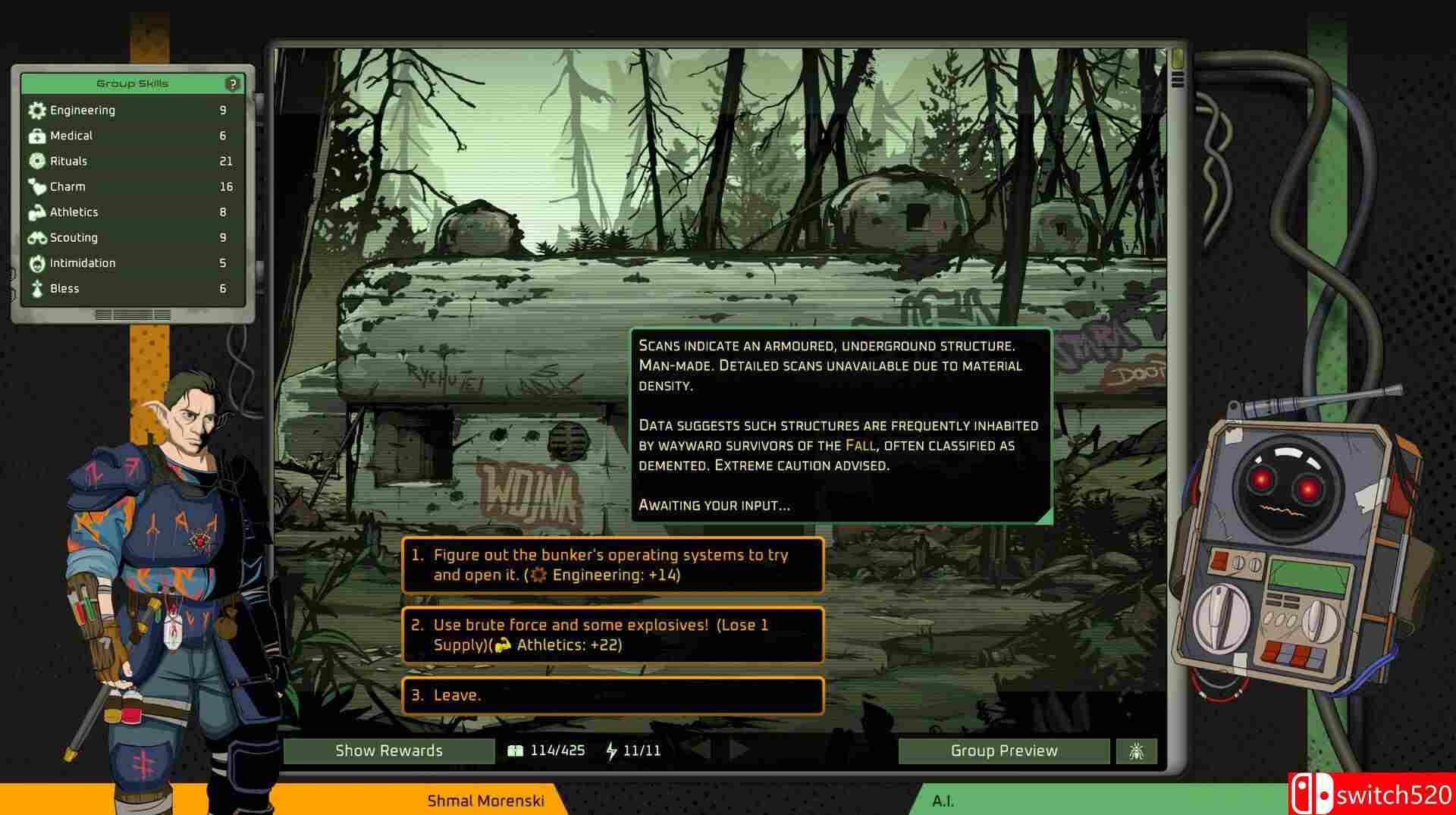Select the A.I. name tab
The image size is (1456, 815).
(943, 801)
